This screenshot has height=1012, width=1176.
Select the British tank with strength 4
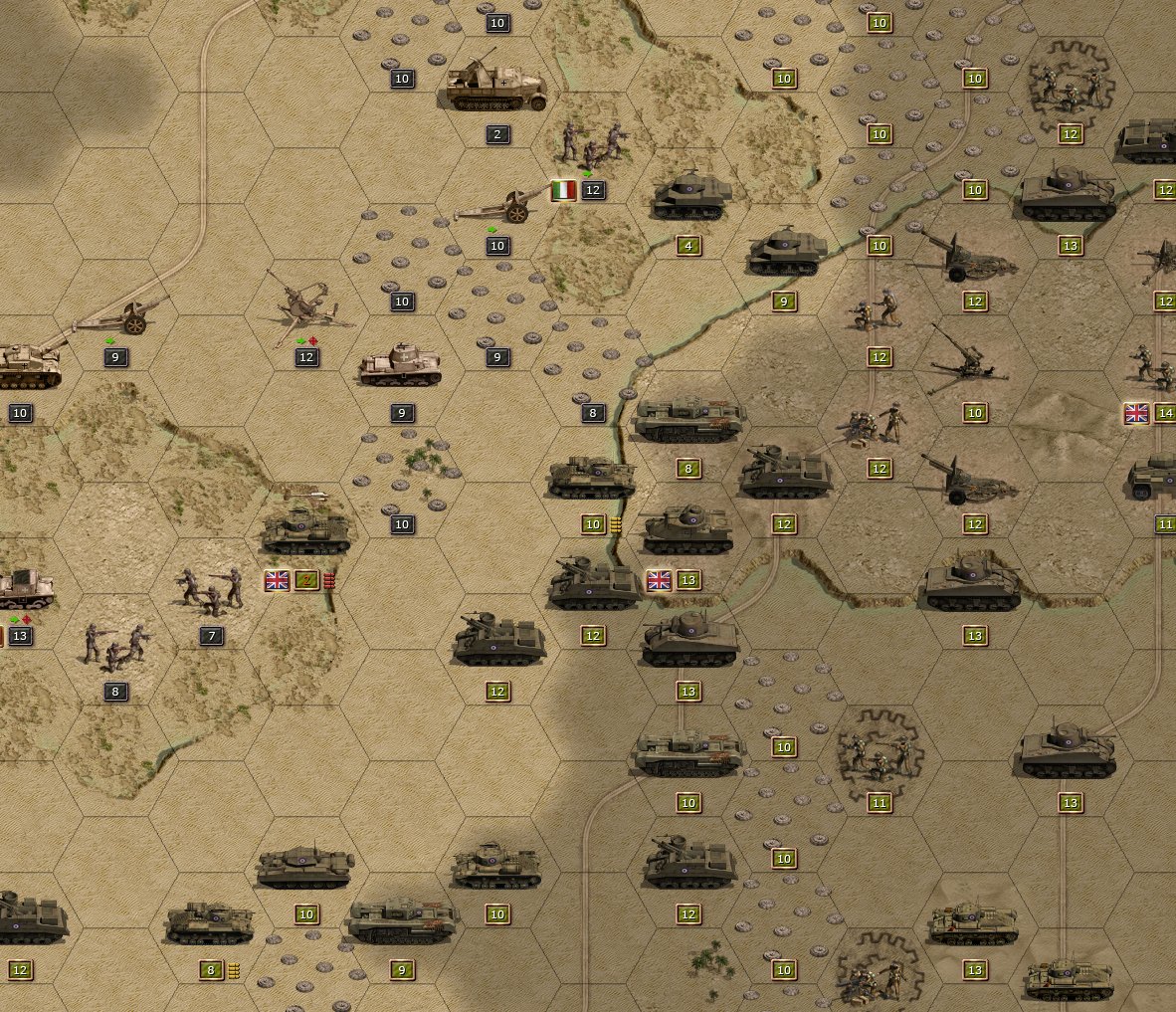tap(689, 197)
